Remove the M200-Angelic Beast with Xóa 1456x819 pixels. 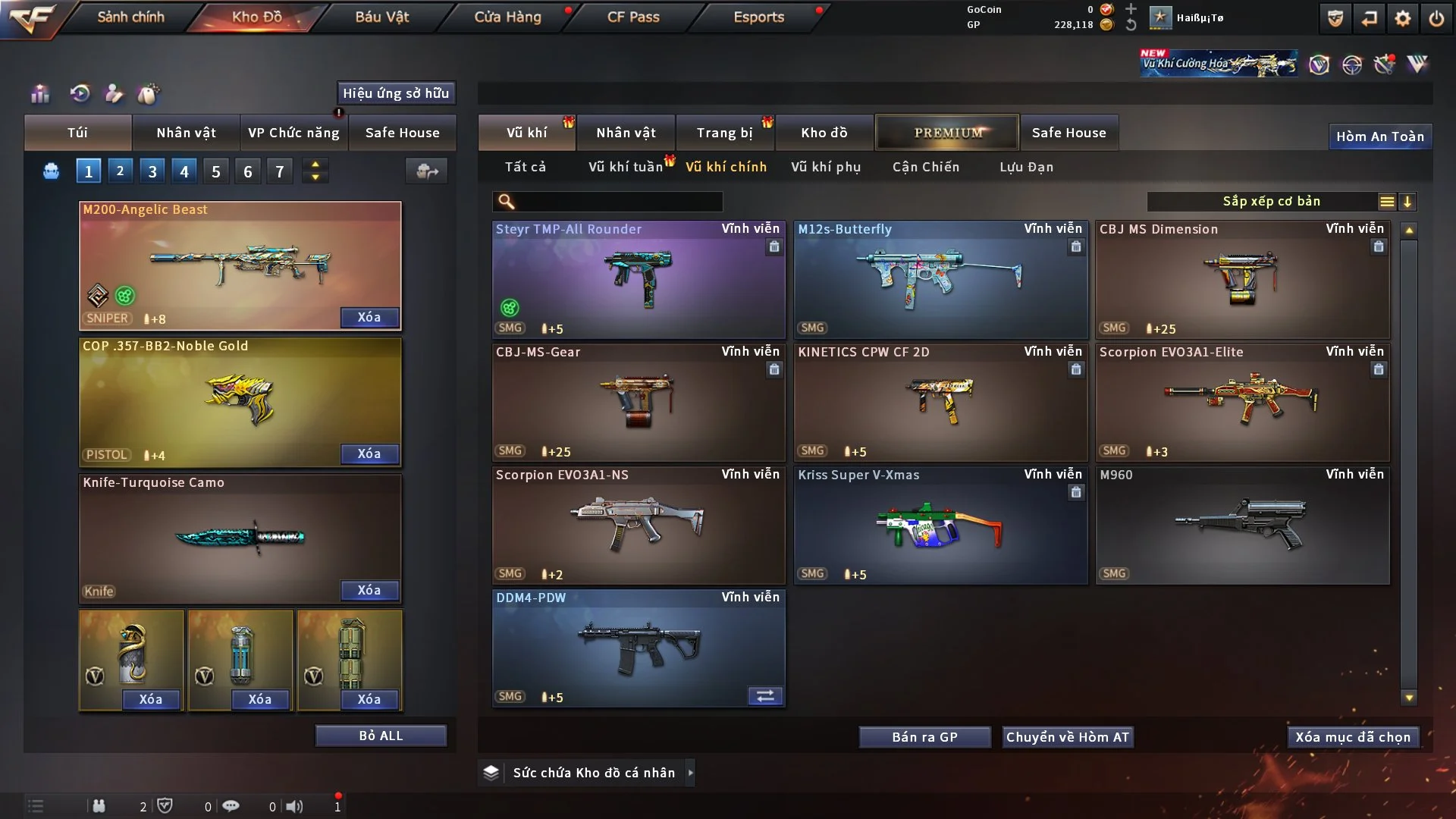pyautogui.click(x=369, y=317)
